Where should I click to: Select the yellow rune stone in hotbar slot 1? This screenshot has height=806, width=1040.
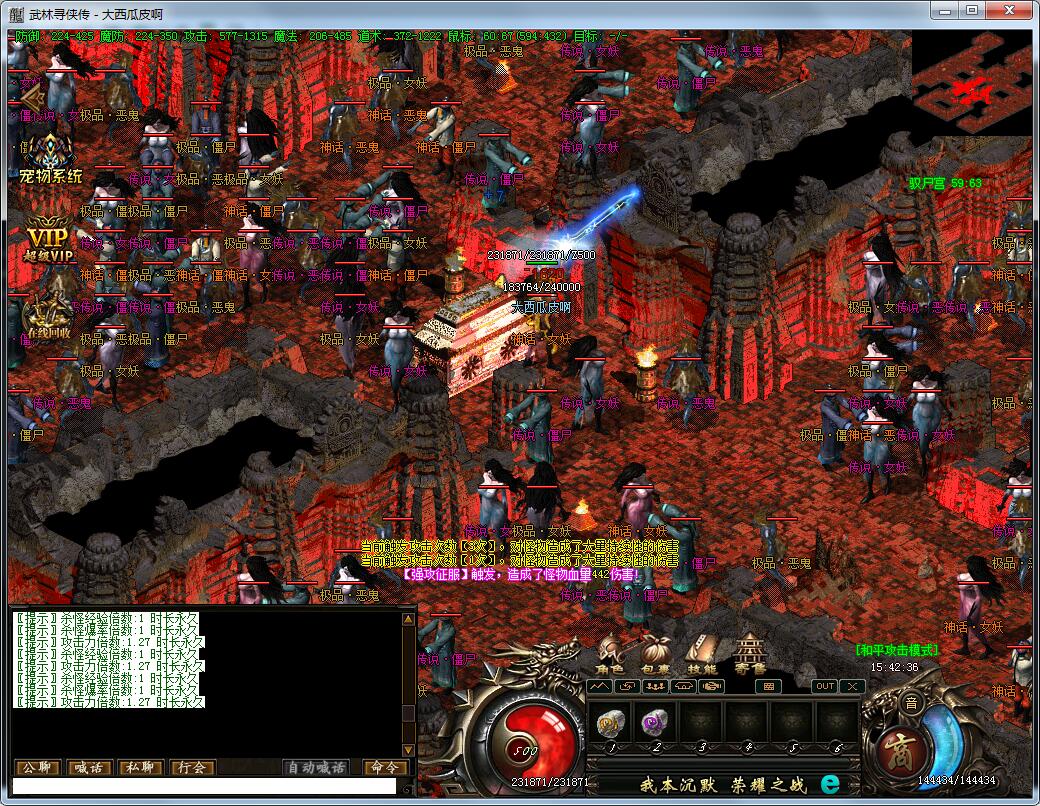click(x=609, y=721)
